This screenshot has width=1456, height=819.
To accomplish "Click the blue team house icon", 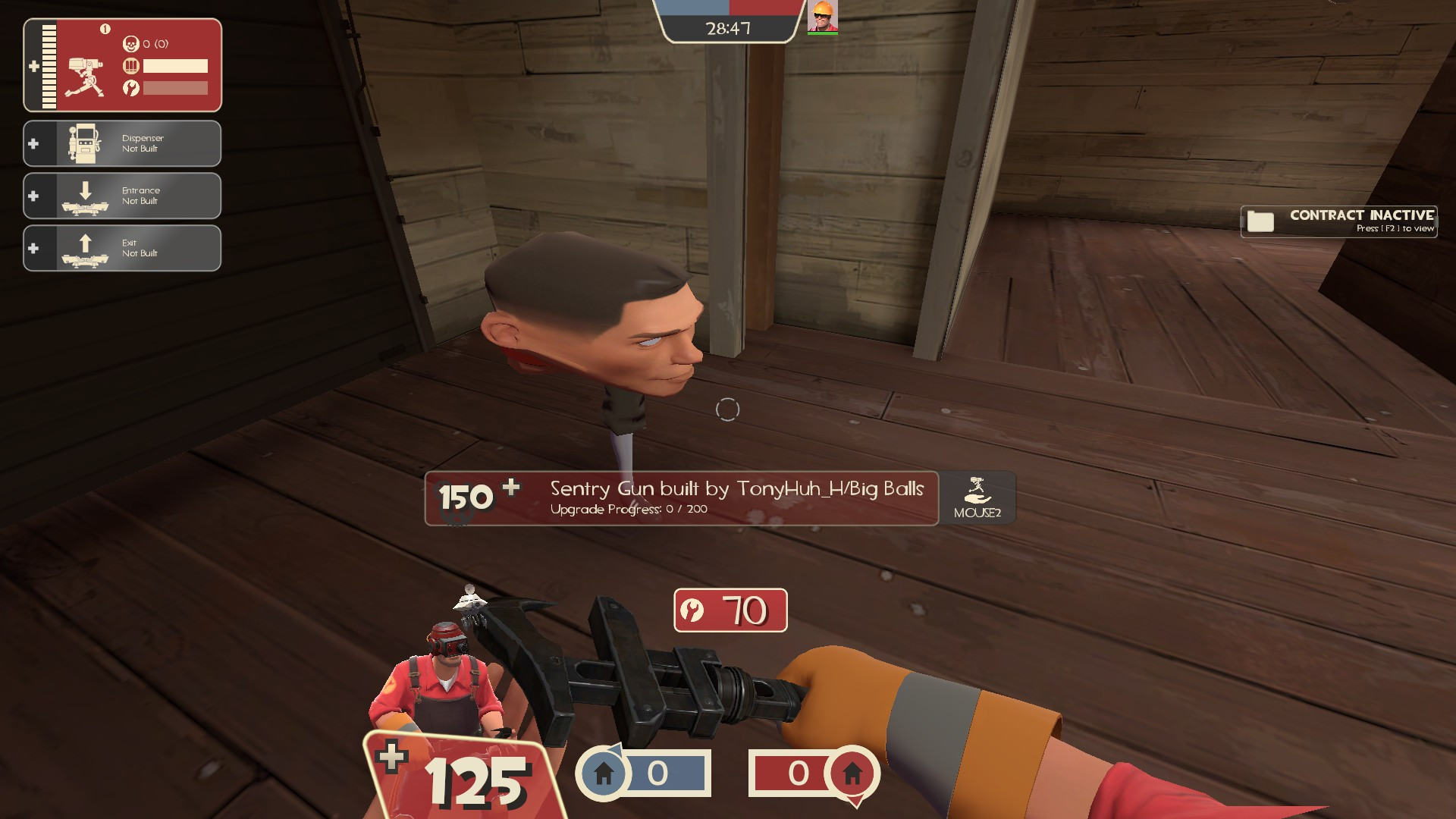I will click(603, 773).
